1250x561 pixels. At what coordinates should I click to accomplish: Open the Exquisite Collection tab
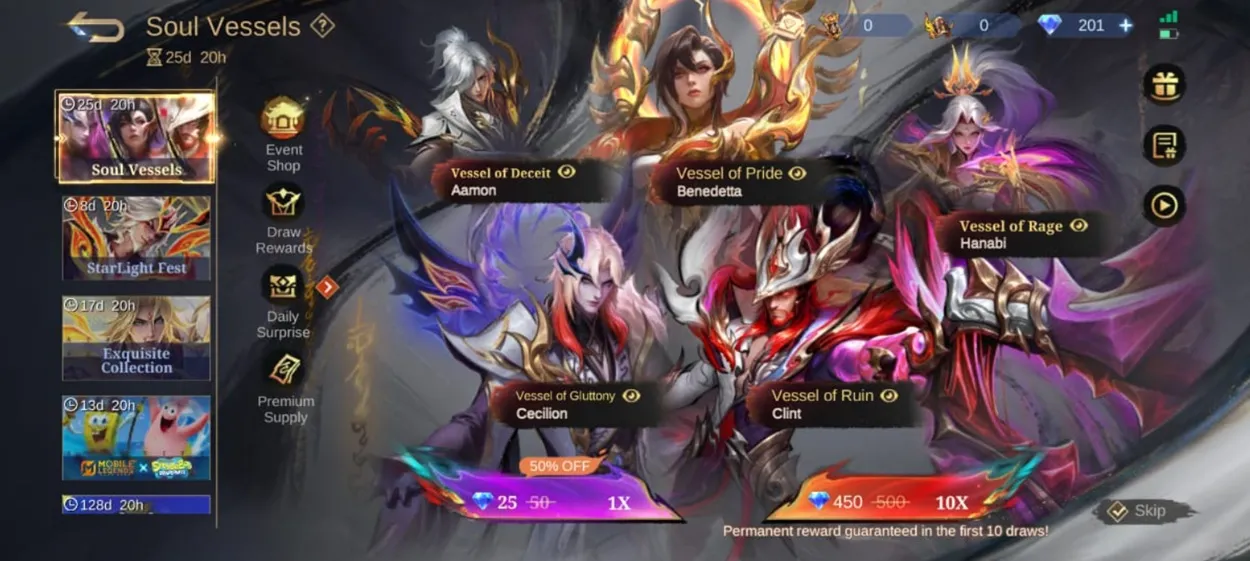pos(136,338)
